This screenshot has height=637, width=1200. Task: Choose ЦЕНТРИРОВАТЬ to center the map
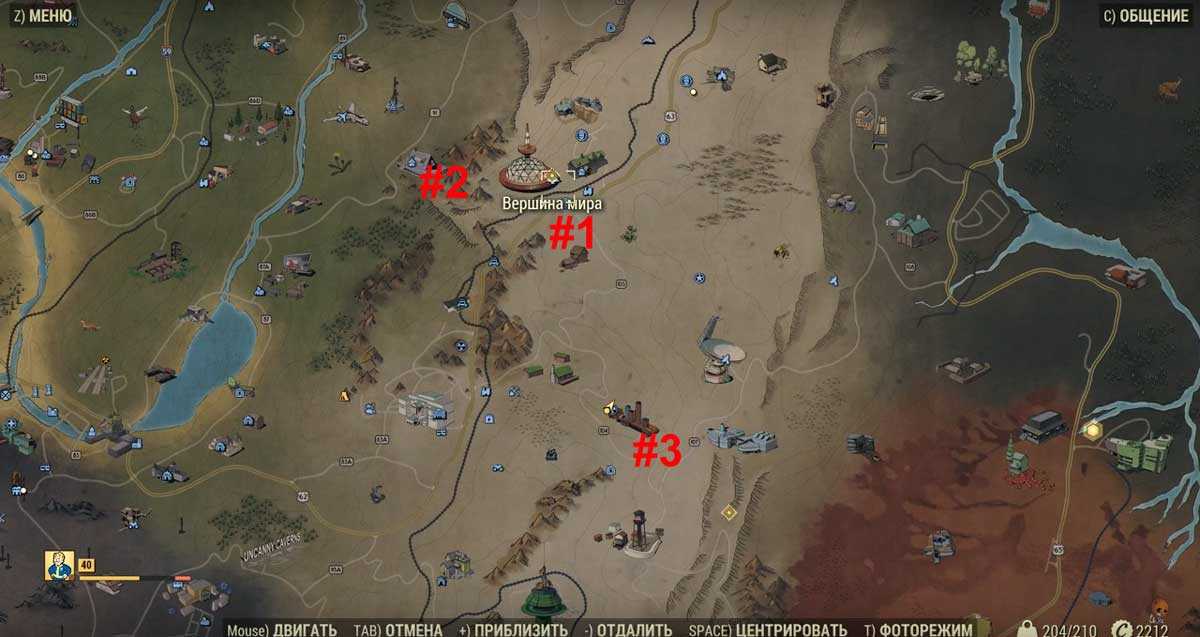[770, 629]
